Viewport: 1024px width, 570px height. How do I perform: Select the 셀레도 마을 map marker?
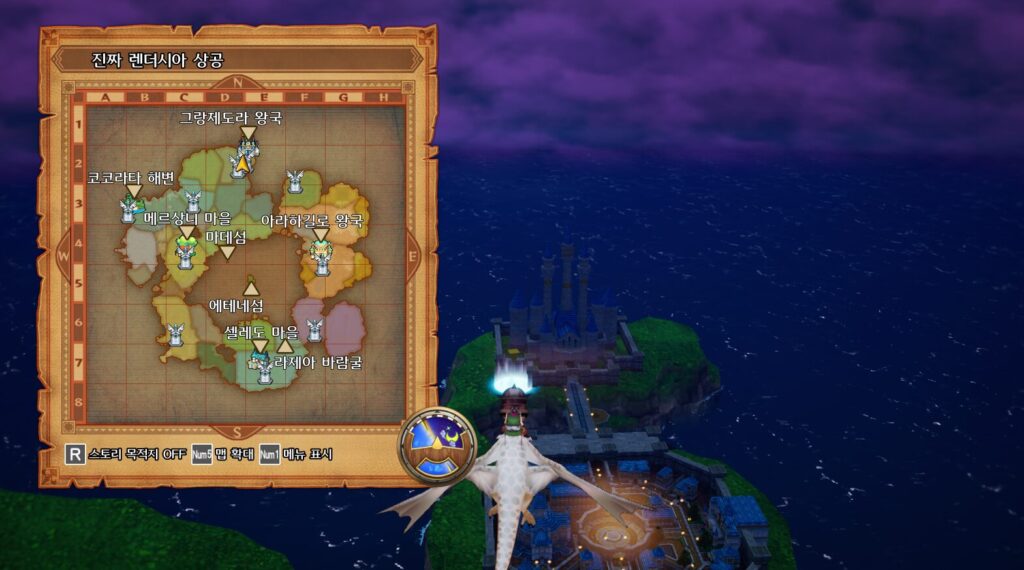(x=260, y=347)
